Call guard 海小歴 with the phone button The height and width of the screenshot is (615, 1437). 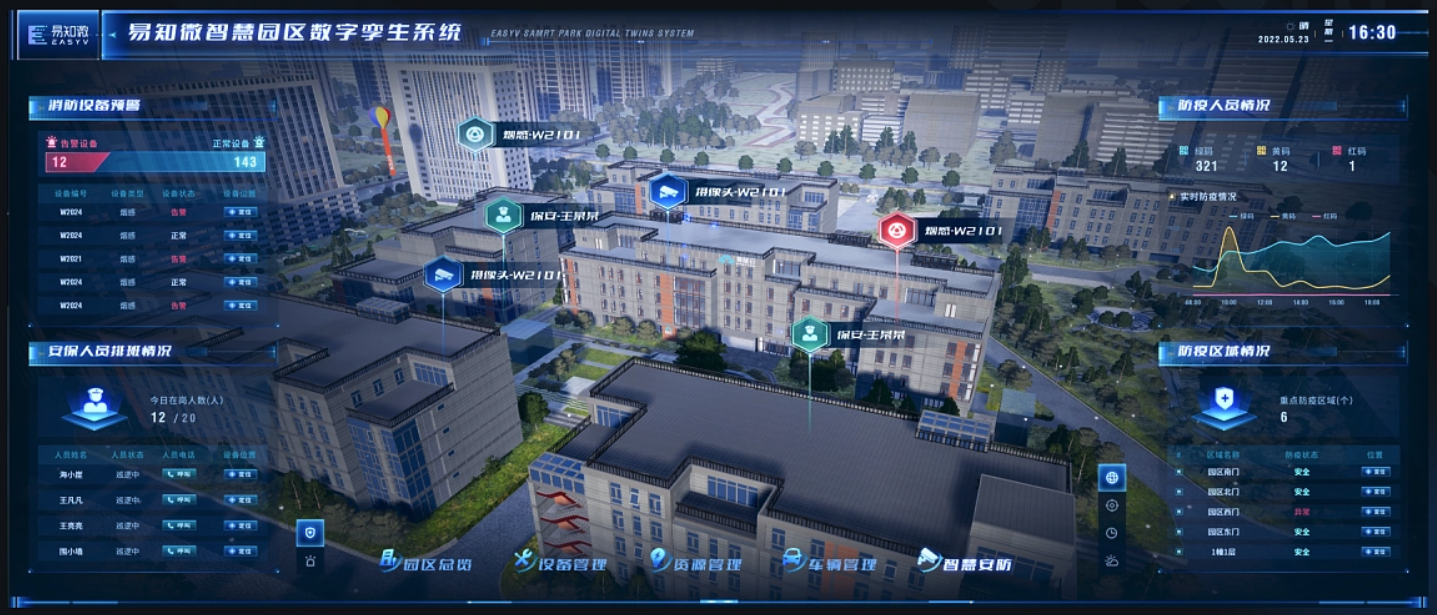180,474
